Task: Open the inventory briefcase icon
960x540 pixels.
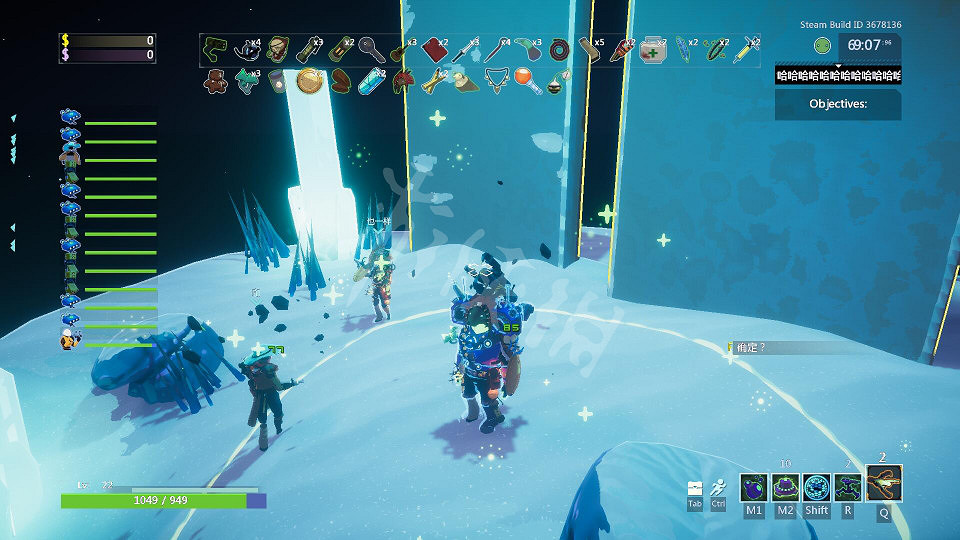Action: [695, 488]
